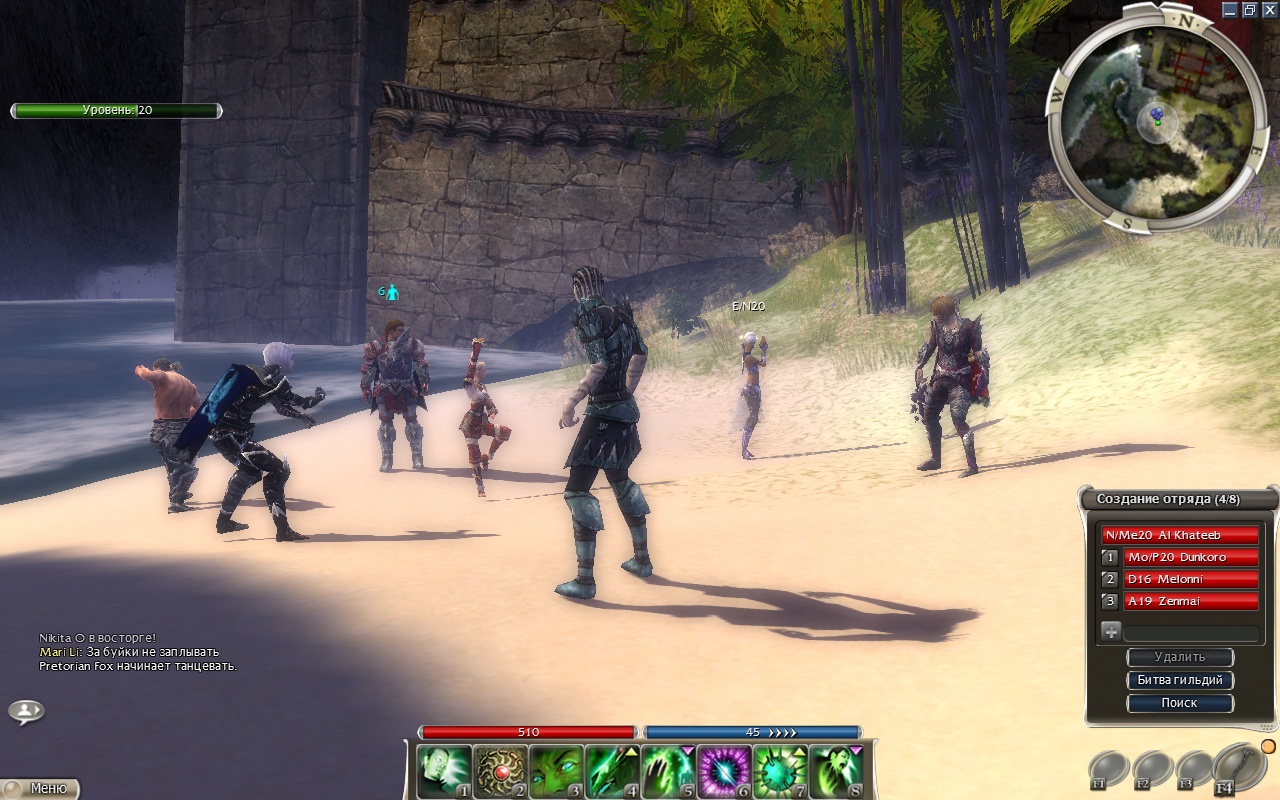Activate the spiked green orb skill
The image size is (1280, 800).
tap(780, 771)
